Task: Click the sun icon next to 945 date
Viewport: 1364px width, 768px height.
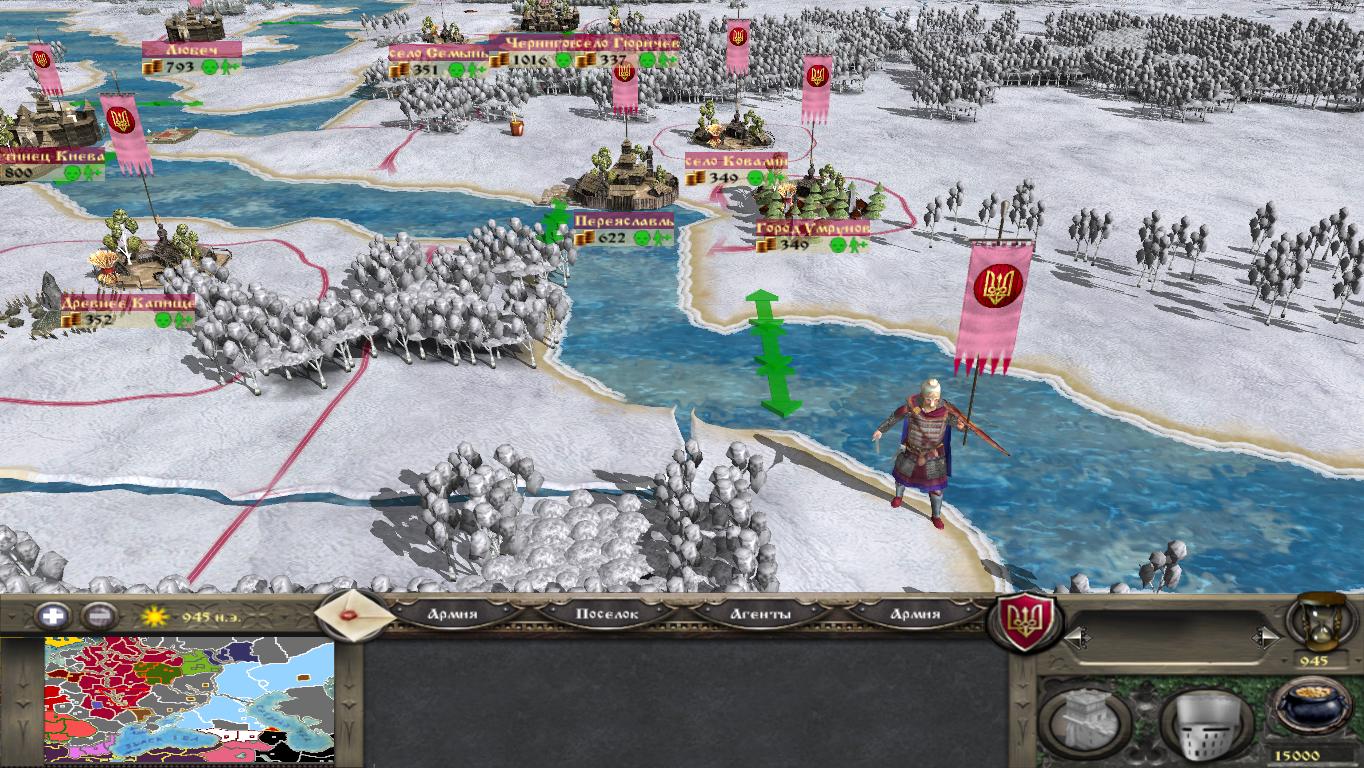Action: 155,616
